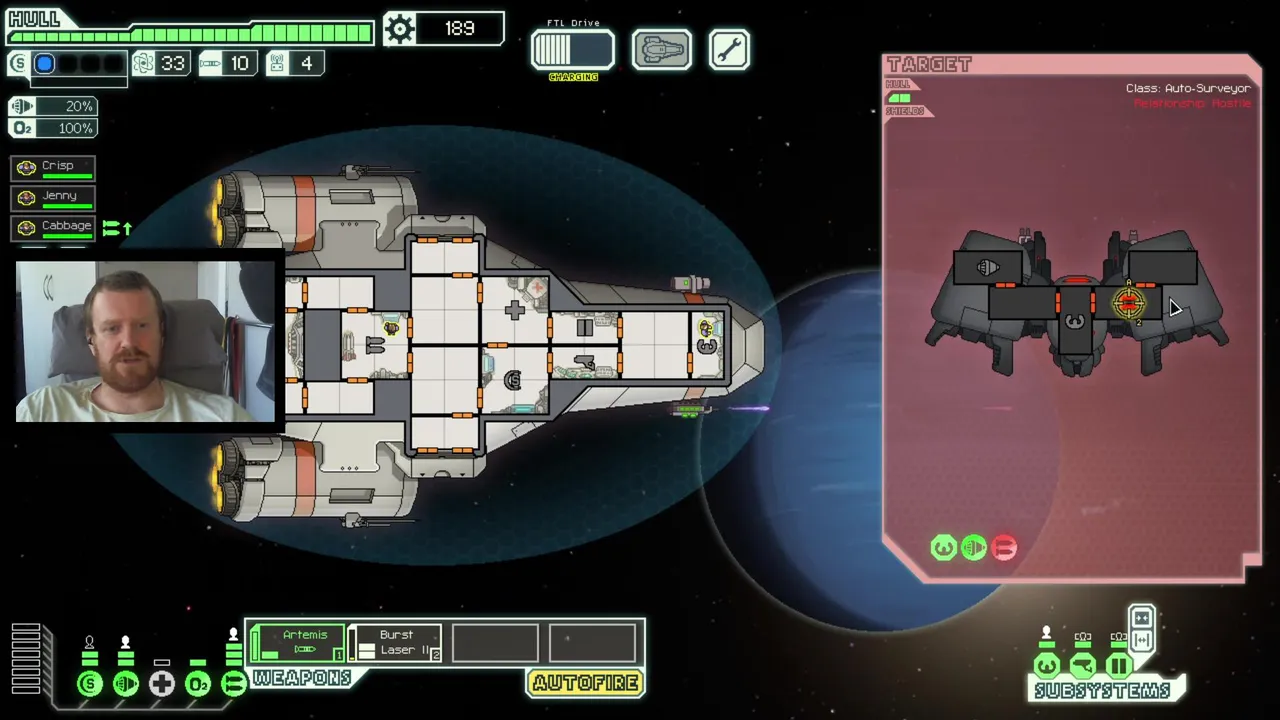This screenshot has width=1280, height=720.
Task: Select the Burst Laser II weapon slot
Action: 396,643
